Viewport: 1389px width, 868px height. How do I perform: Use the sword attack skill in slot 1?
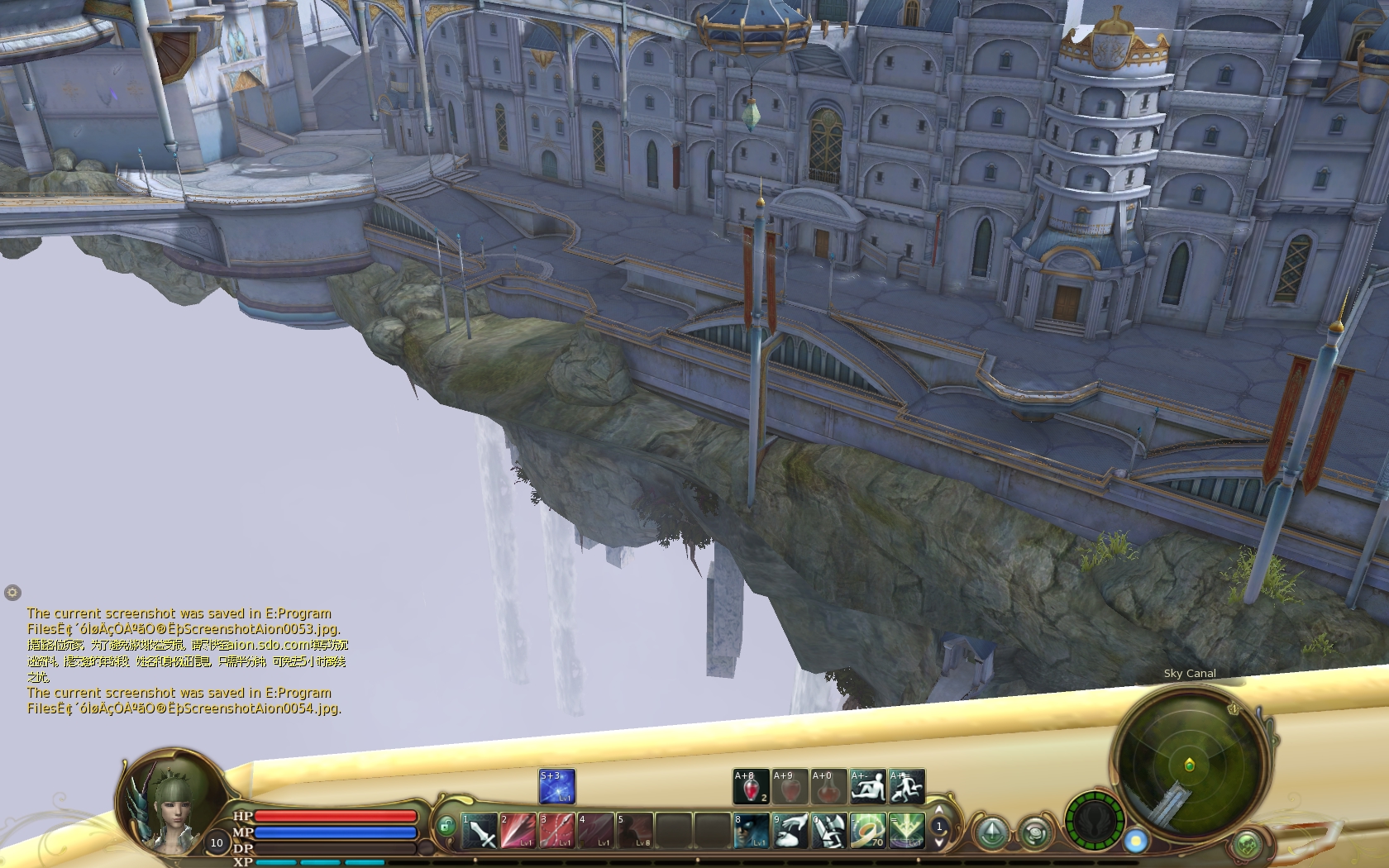point(480,831)
